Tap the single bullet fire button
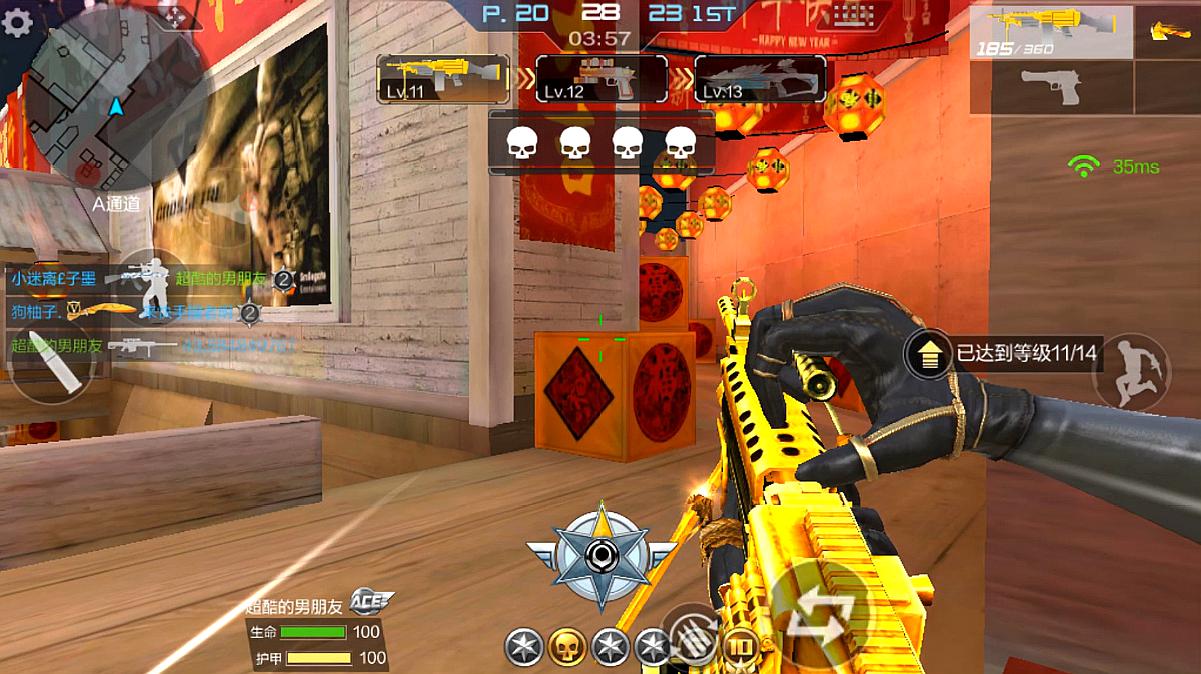 pyautogui.click(x=52, y=360)
